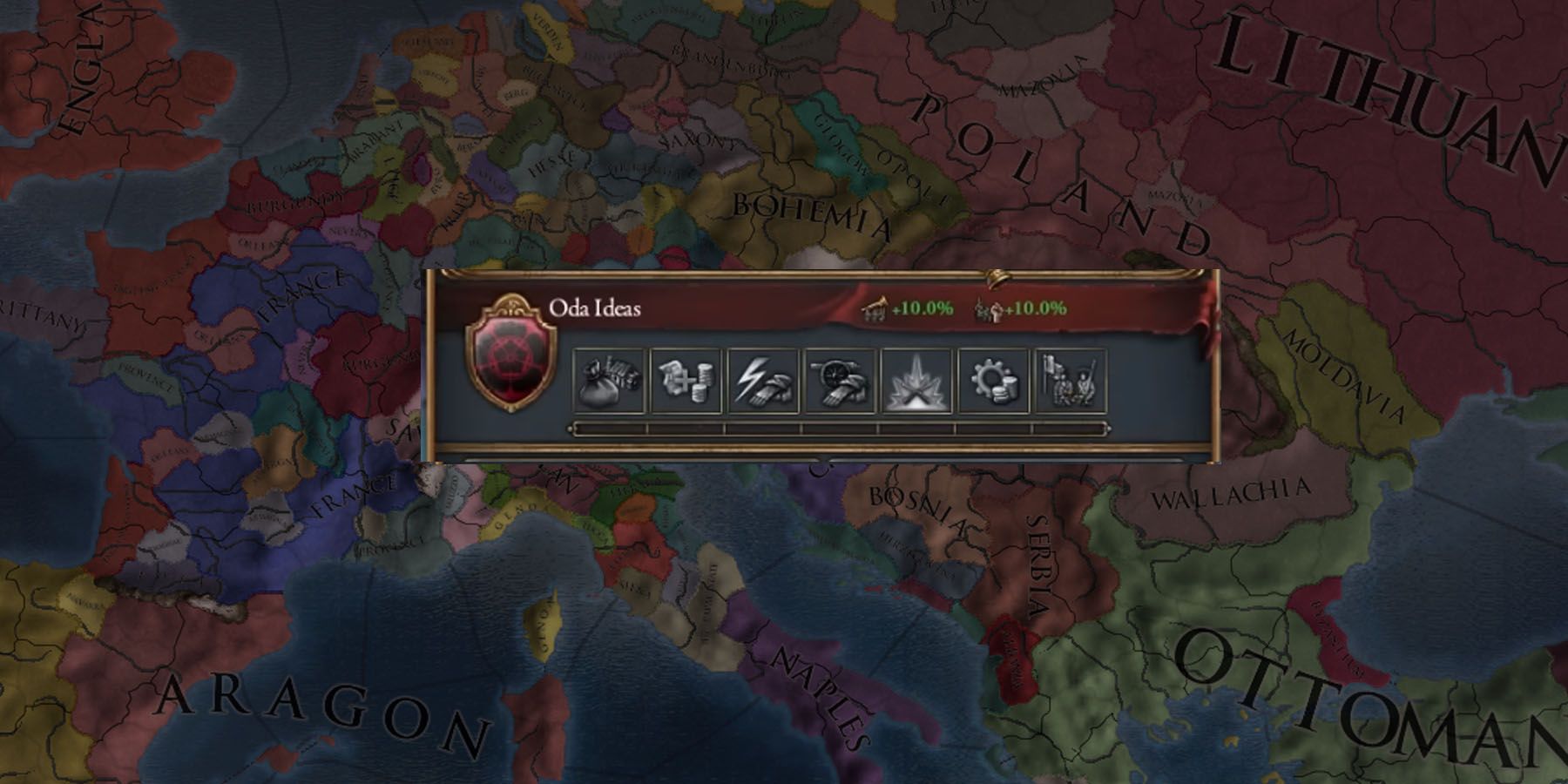The width and height of the screenshot is (1568, 784).
Task: Click the infantry +10.0% modifier icon
Action: tap(989, 307)
